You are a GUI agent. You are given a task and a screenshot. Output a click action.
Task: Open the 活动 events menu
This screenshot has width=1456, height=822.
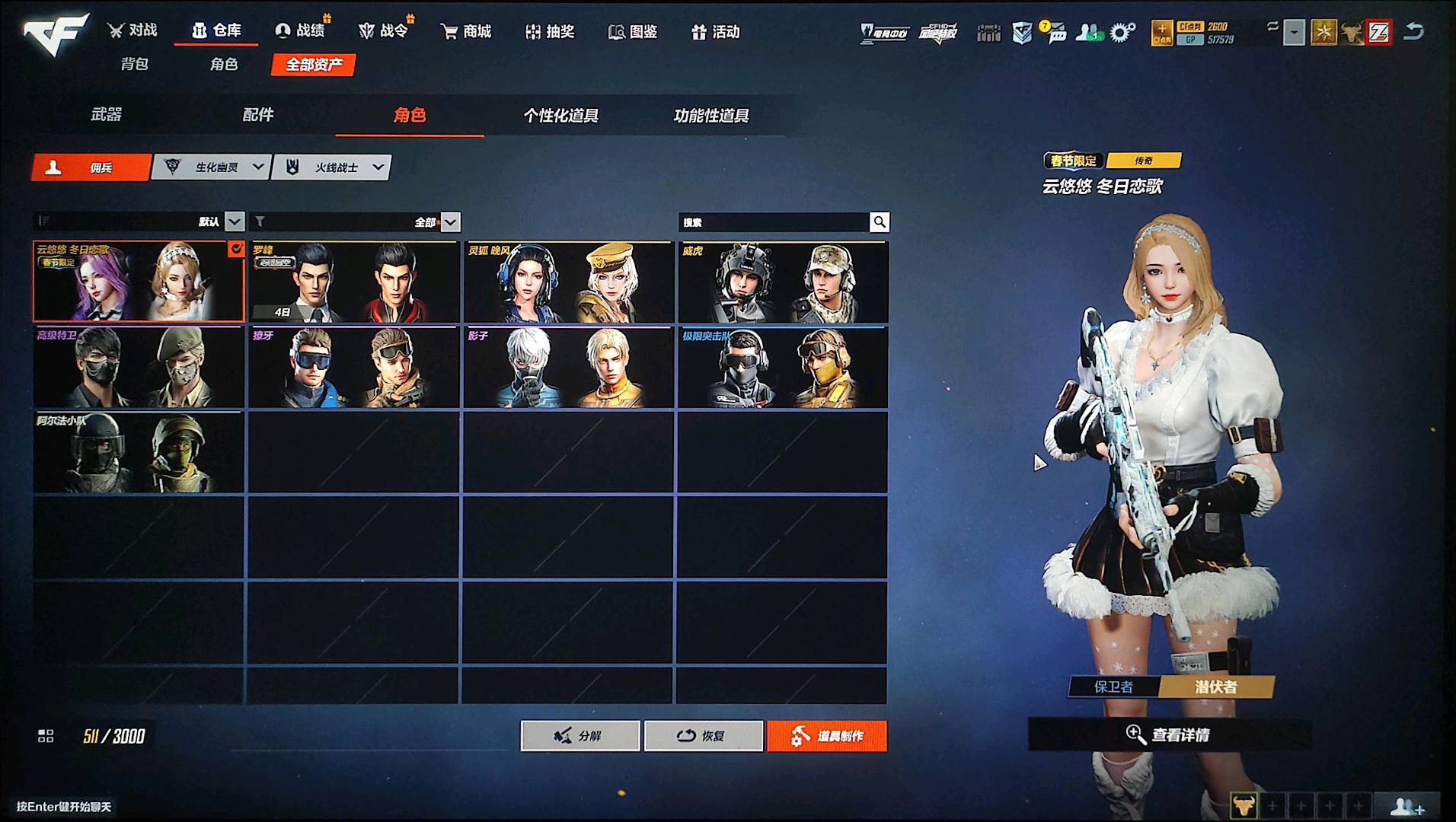tap(716, 31)
